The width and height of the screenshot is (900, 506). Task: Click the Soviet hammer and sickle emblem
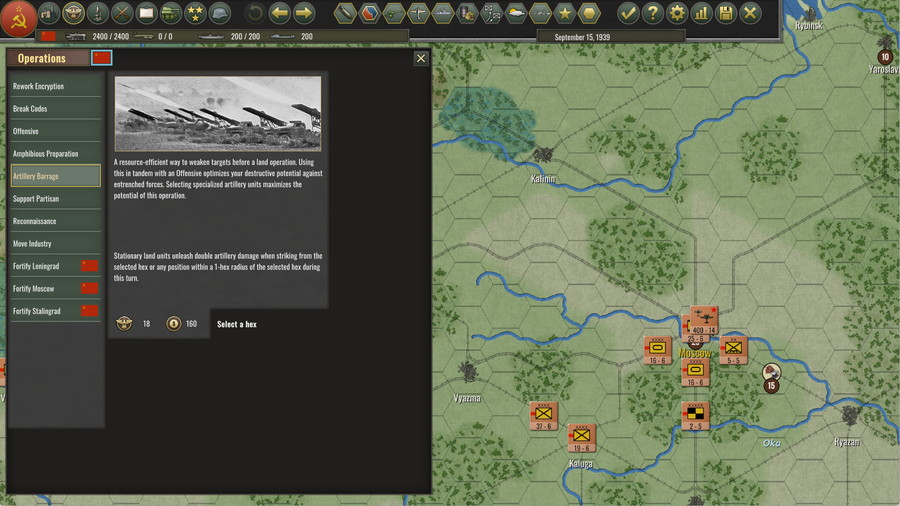click(x=19, y=15)
